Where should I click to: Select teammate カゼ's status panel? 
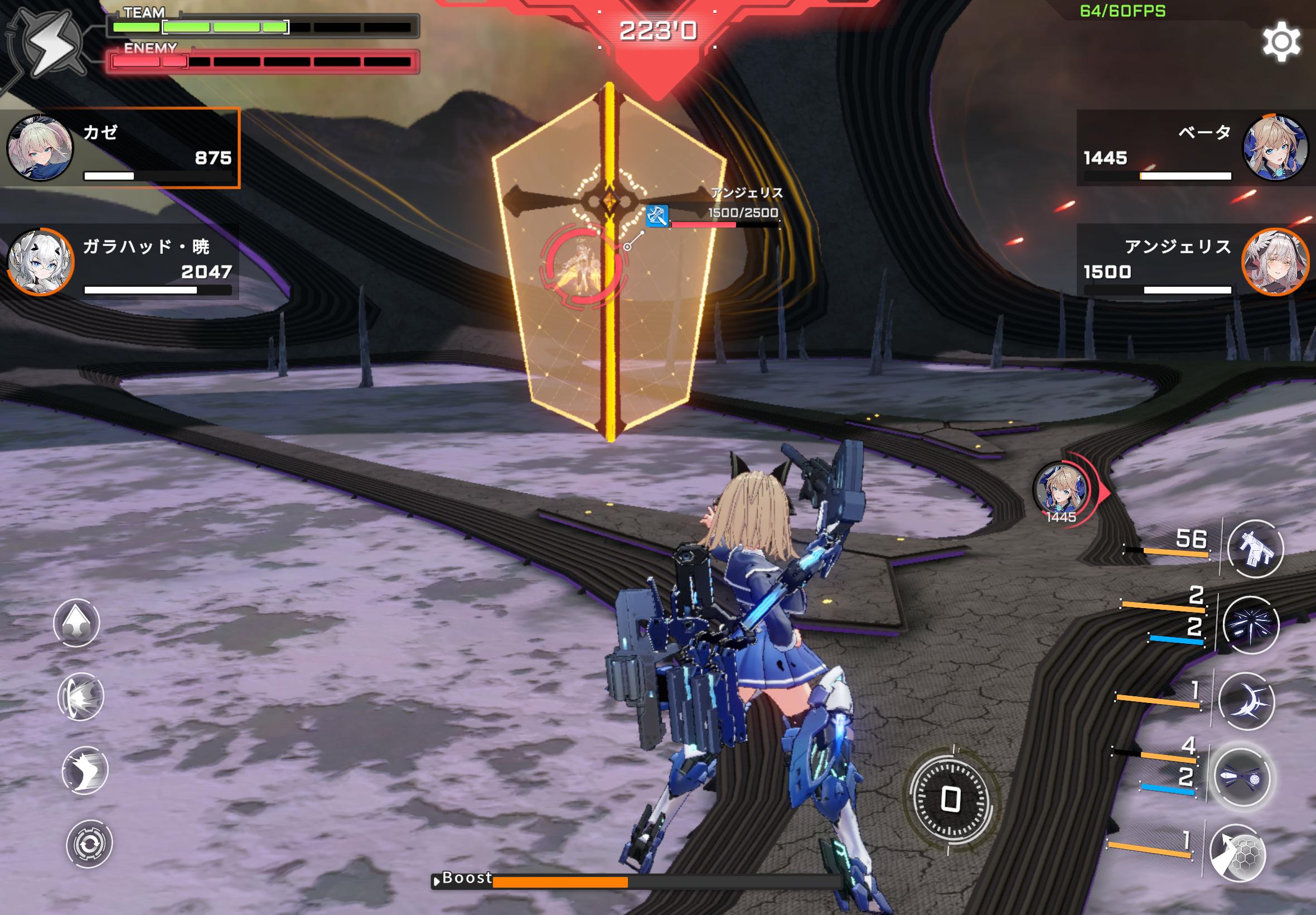119,148
